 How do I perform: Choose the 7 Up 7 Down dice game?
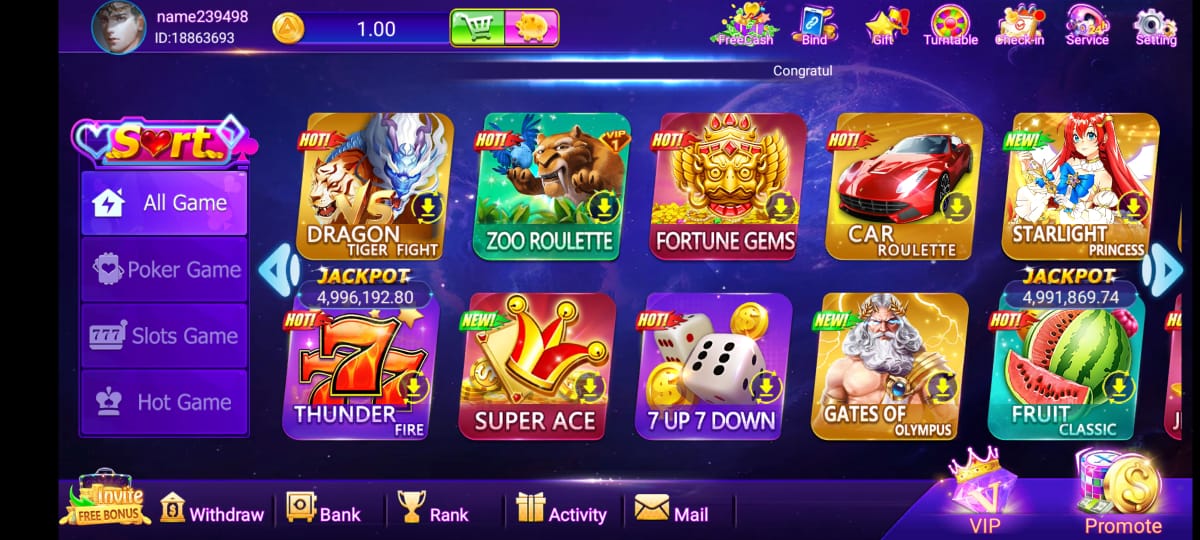click(x=712, y=367)
